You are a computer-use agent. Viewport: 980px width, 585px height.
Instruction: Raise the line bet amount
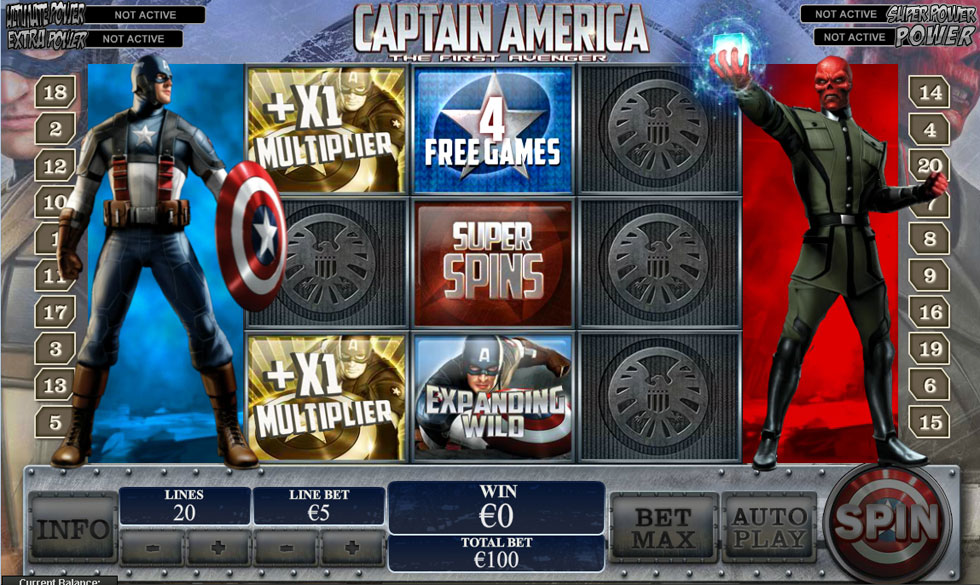click(x=352, y=548)
